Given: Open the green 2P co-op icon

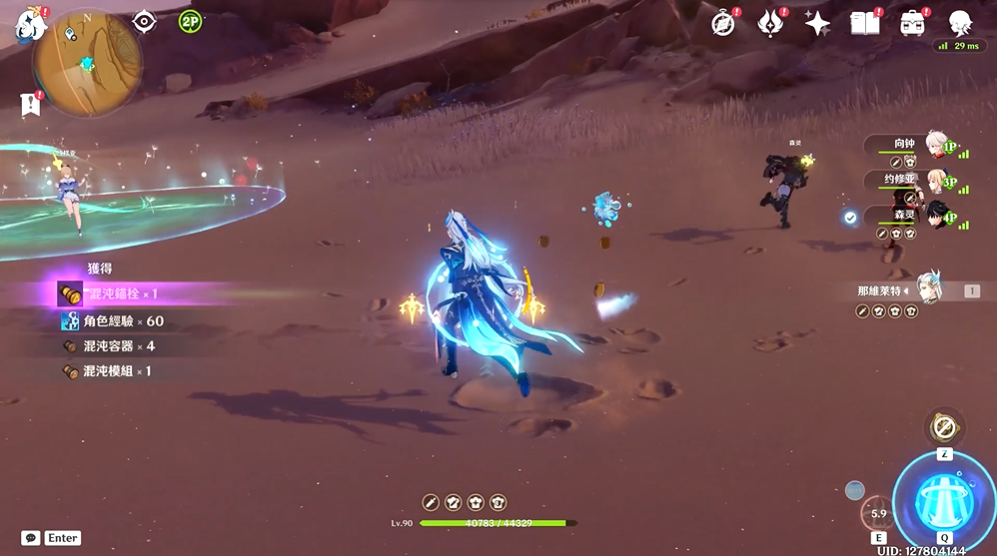Looking at the screenshot, I should 190,21.
